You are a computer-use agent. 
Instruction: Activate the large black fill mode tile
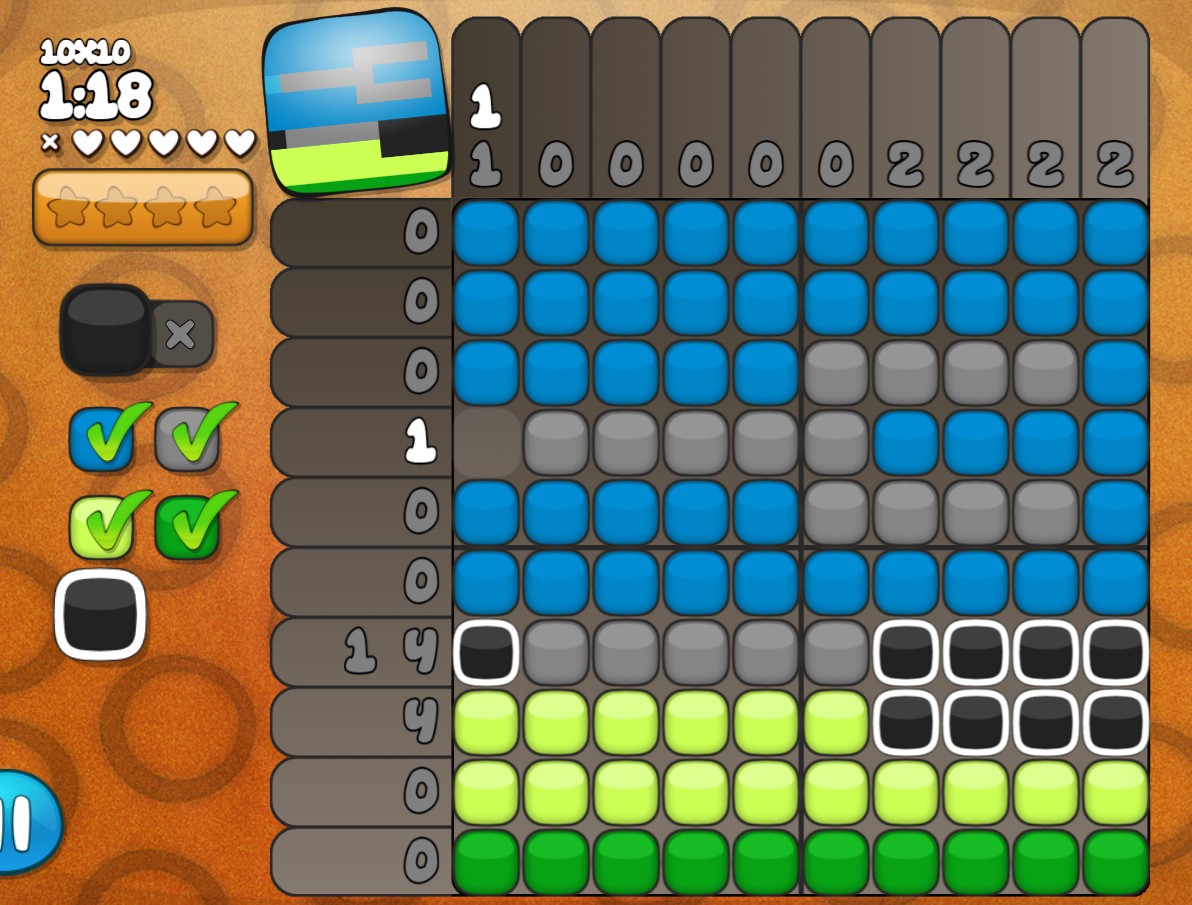[105, 329]
